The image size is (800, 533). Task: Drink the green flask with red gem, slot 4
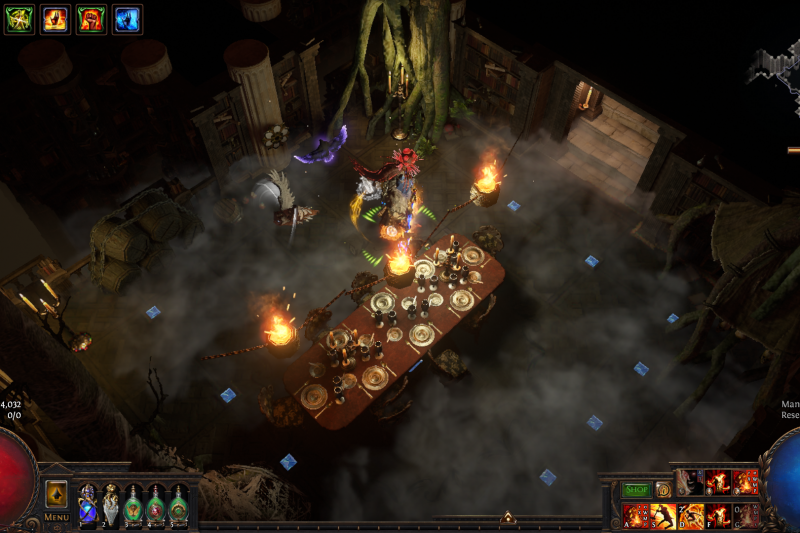pyautogui.click(x=156, y=504)
